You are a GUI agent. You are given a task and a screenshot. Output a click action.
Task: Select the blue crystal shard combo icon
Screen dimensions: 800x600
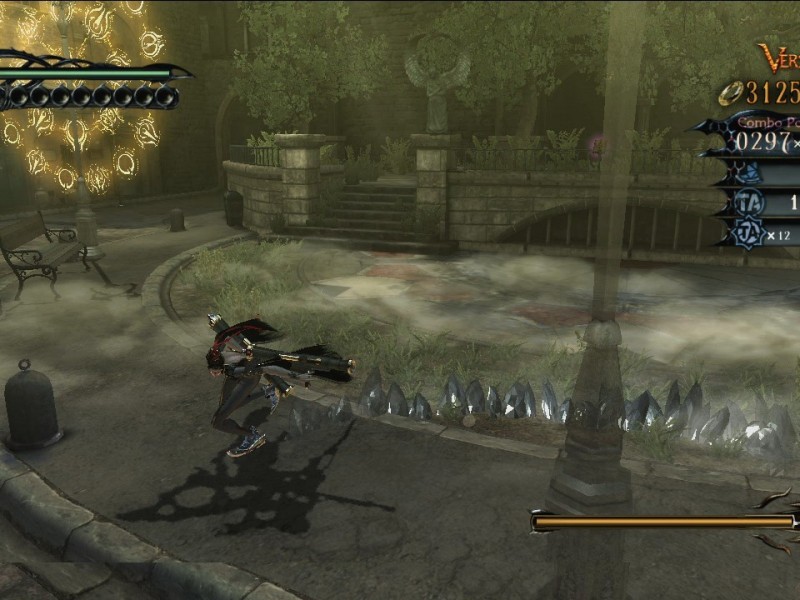pyautogui.click(x=750, y=173)
